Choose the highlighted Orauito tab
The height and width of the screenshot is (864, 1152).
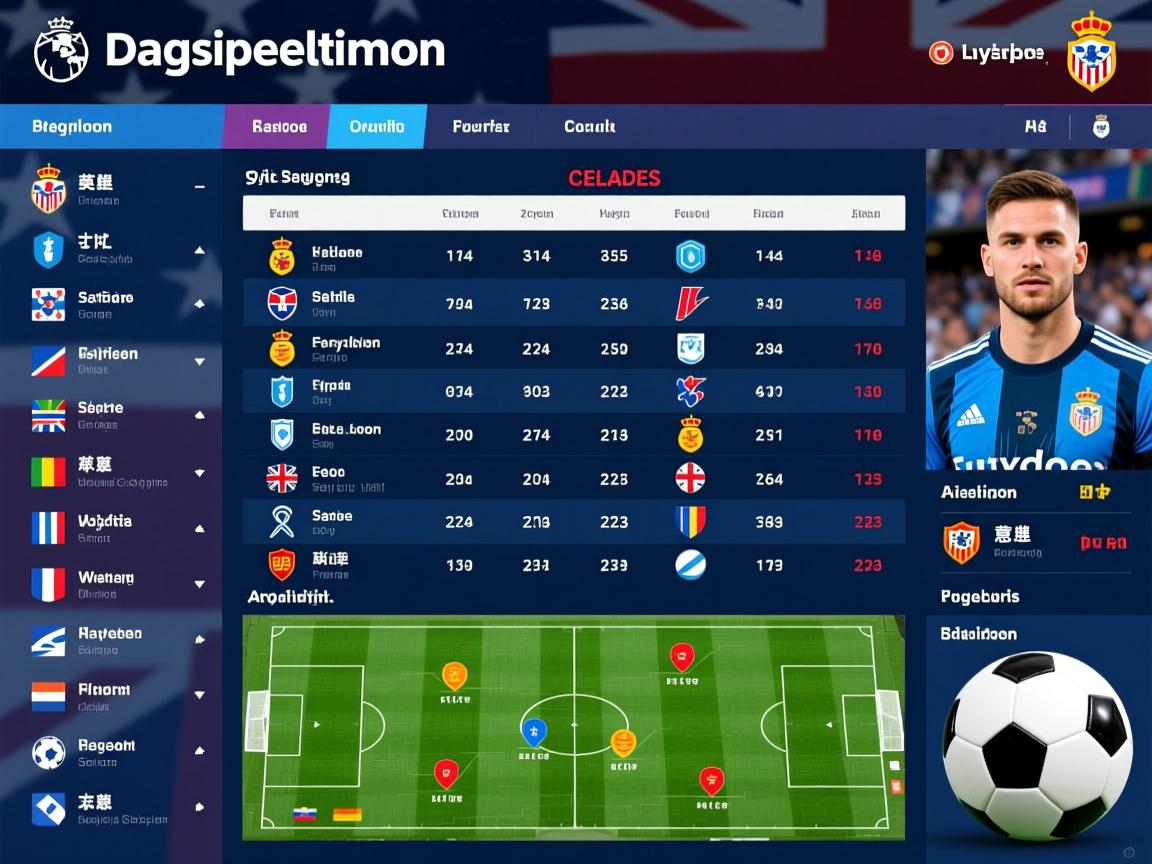(377, 127)
